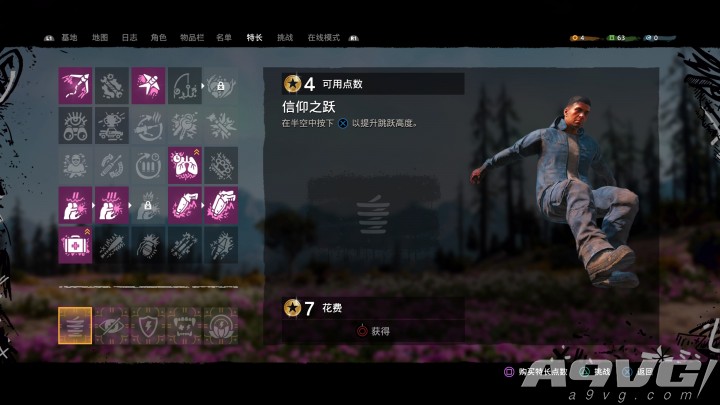Go to the 挑战 tab

[284, 38]
